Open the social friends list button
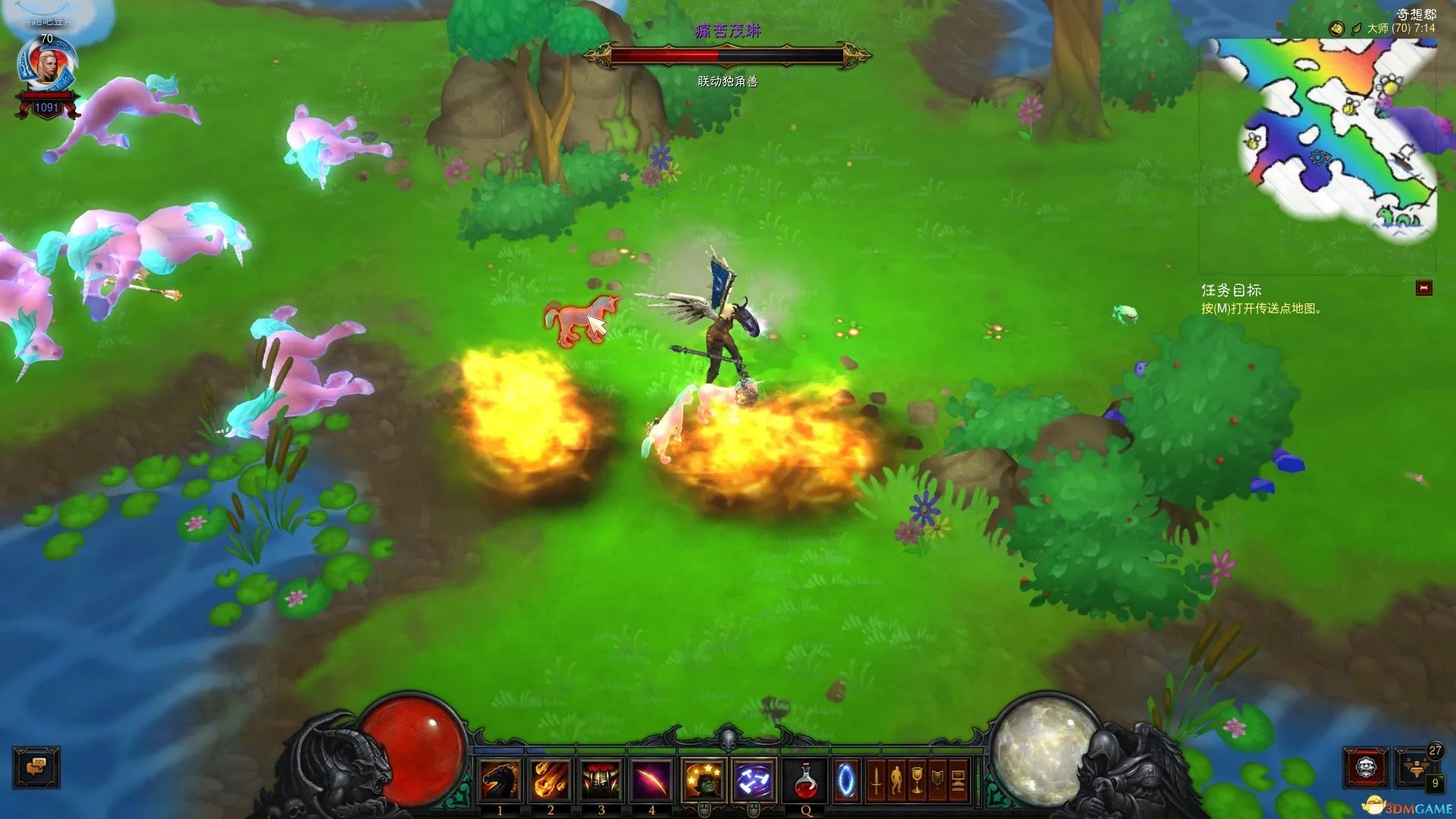Image resolution: width=1456 pixels, height=819 pixels. 1416,767
